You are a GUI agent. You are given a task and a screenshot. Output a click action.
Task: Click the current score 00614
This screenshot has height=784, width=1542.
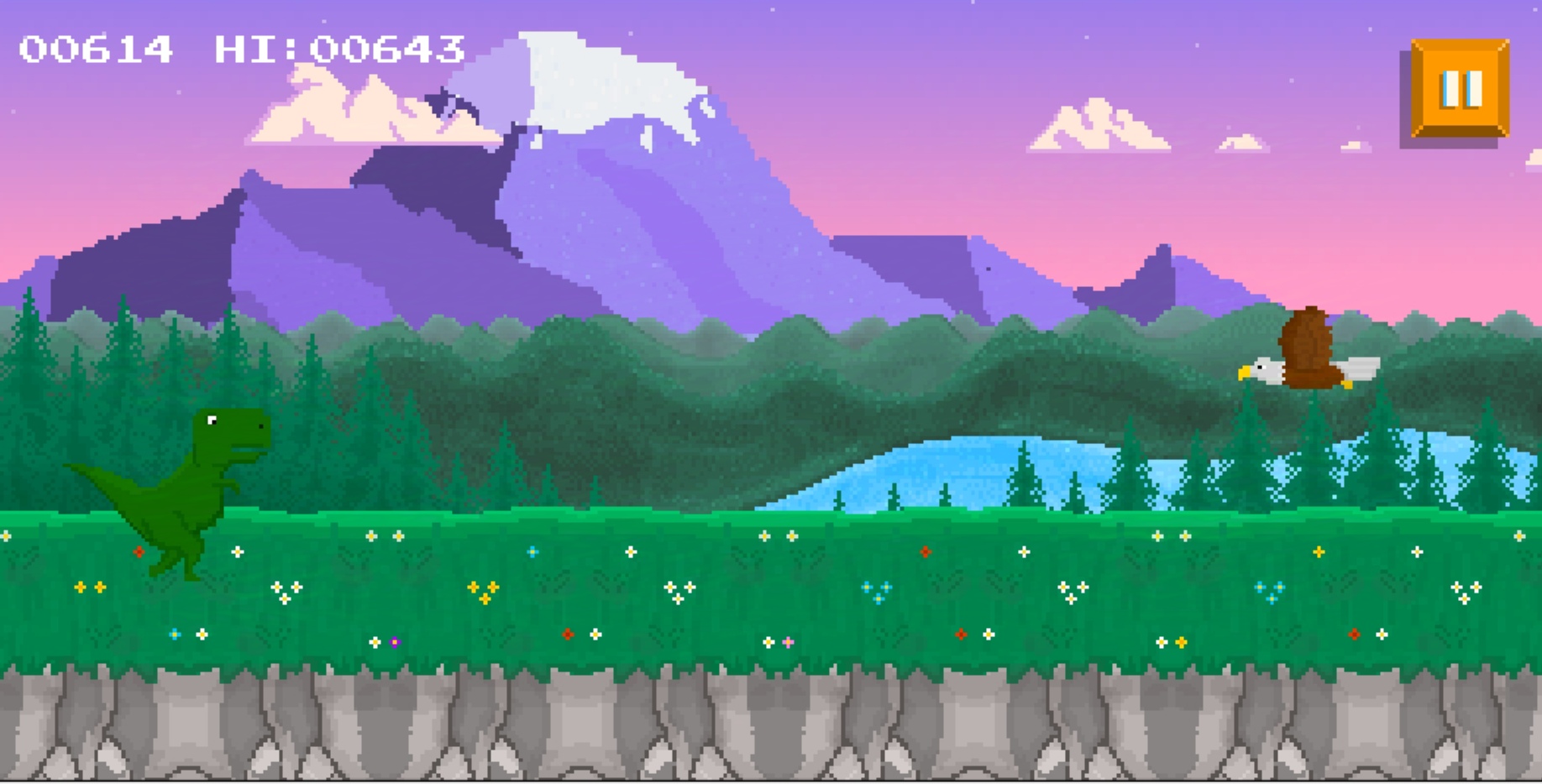point(97,49)
